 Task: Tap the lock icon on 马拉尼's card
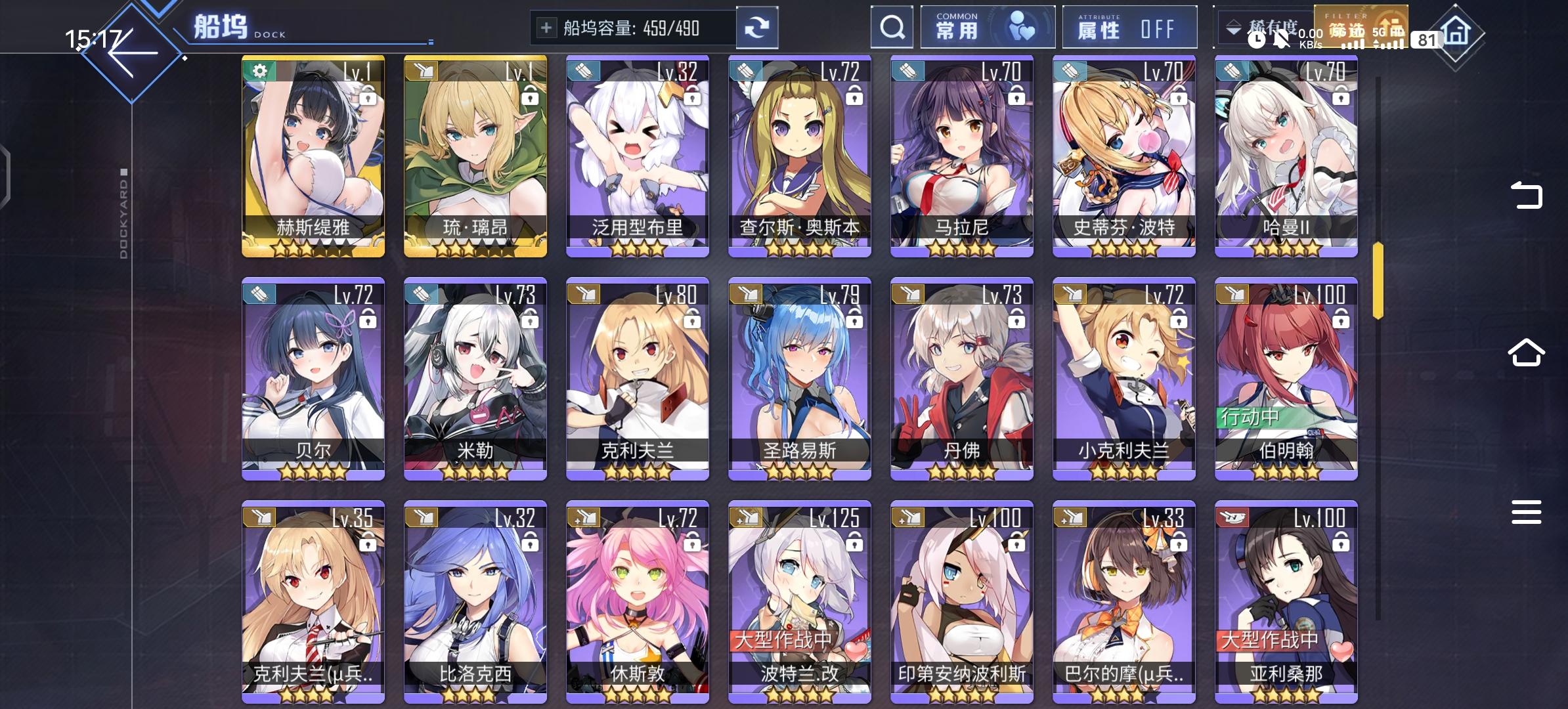[1017, 97]
